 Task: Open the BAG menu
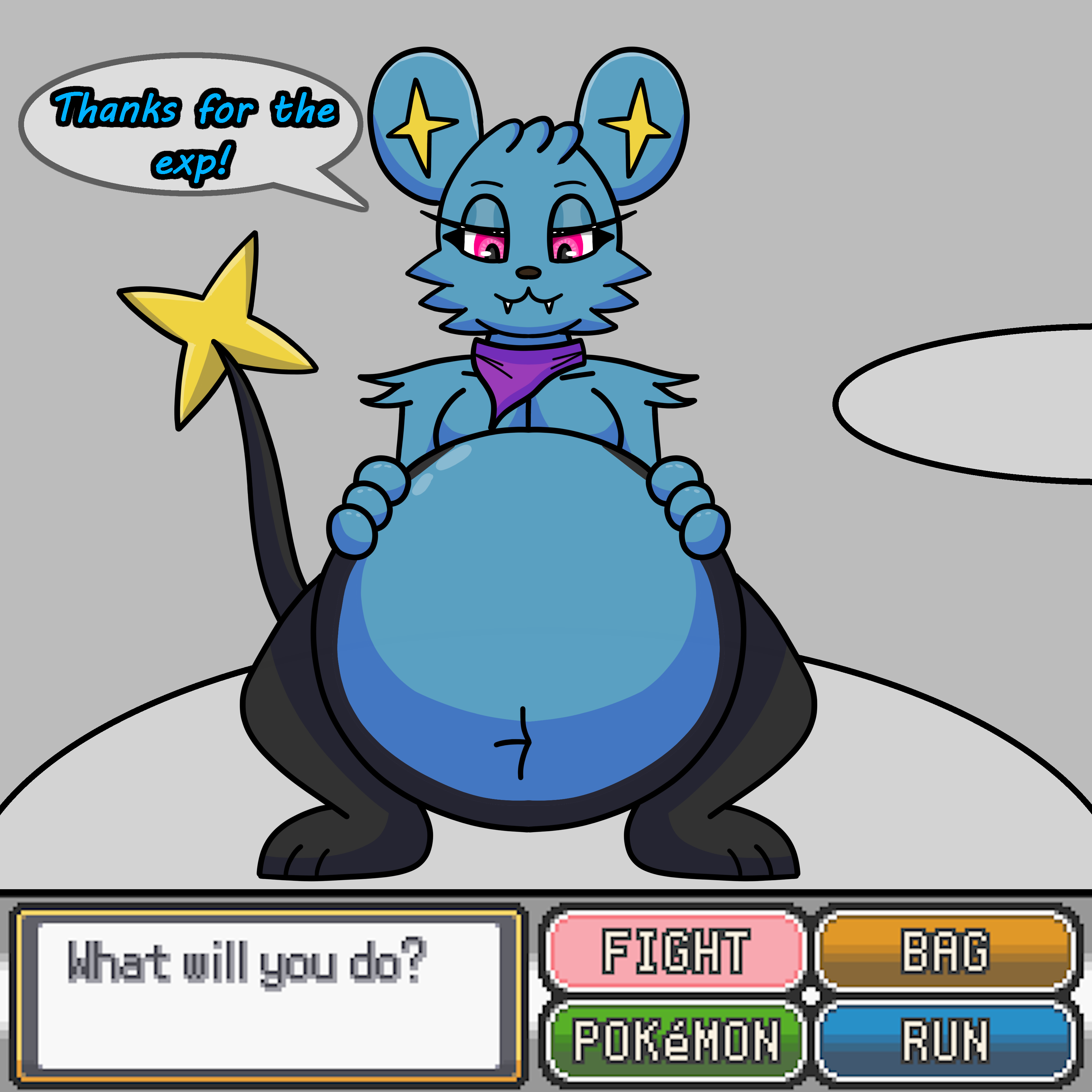tap(945, 952)
